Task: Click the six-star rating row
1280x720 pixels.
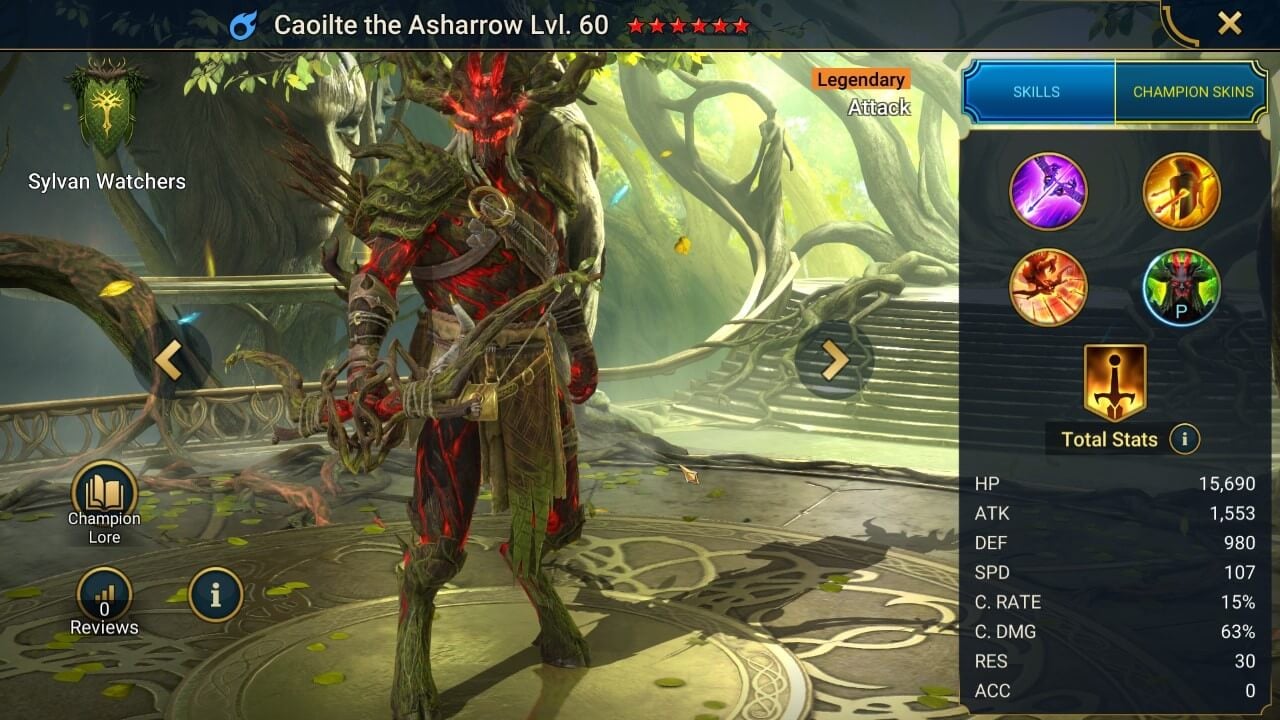Action: [690, 24]
